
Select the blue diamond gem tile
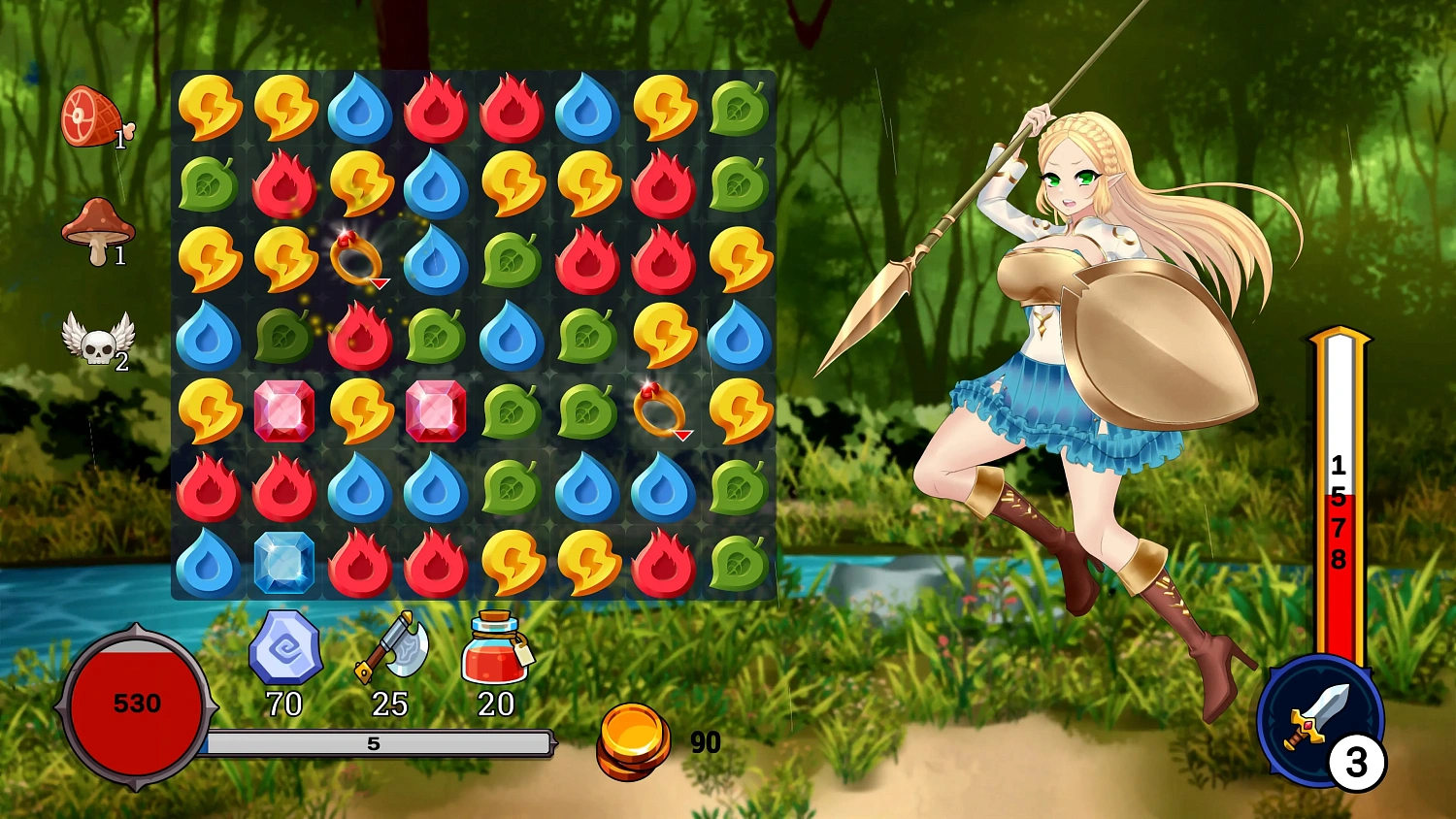(283, 562)
